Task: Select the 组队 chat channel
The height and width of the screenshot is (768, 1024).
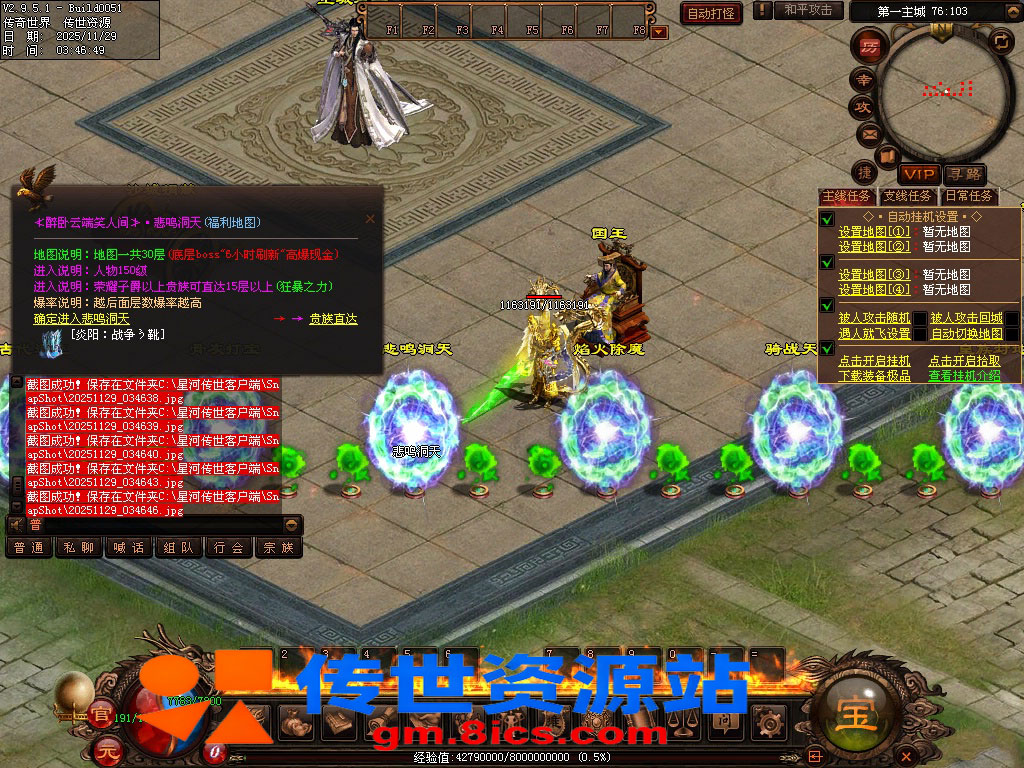Action: click(x=179, y=548)
